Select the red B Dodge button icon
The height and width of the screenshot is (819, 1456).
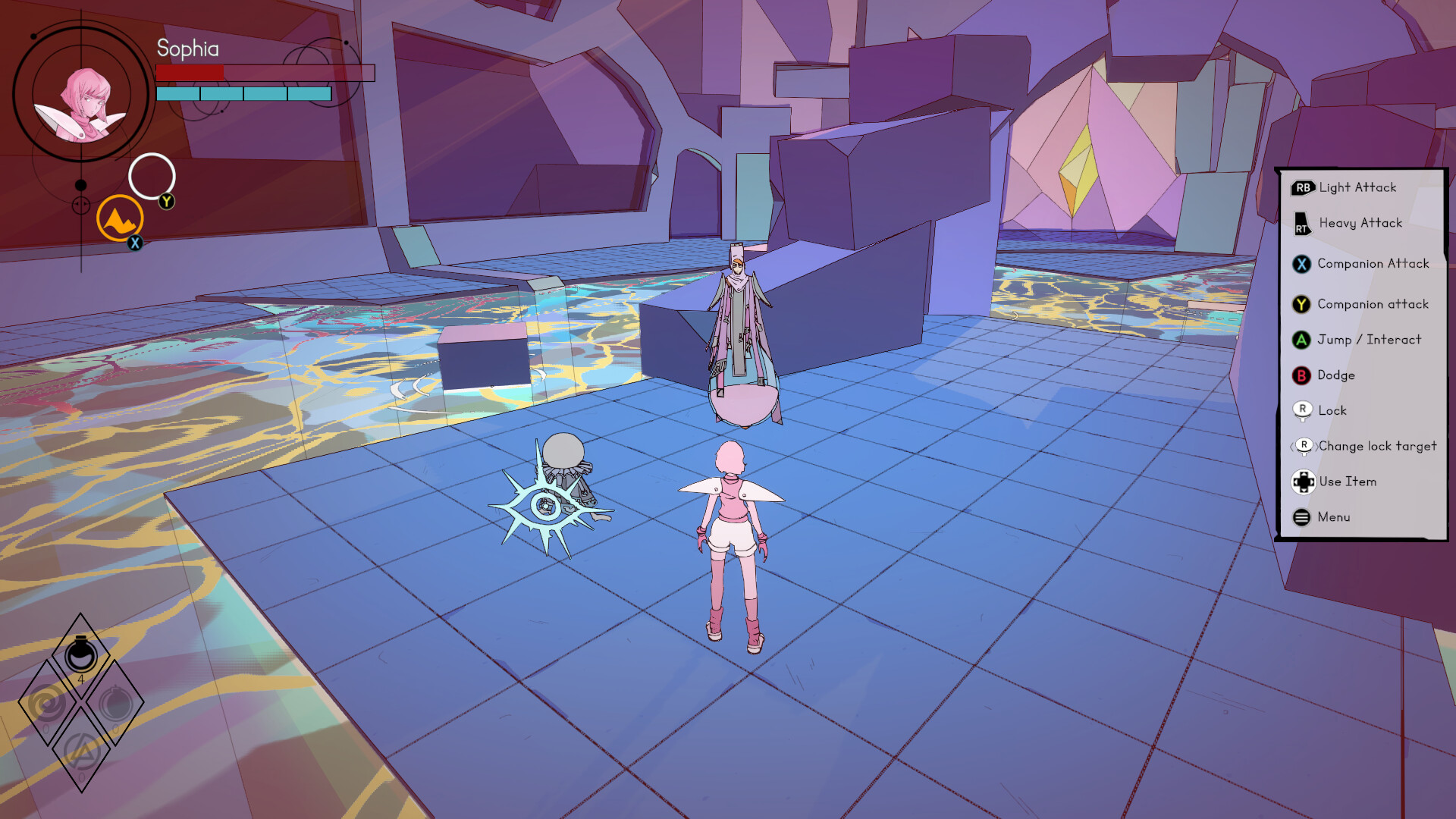tap(1302, 375)
